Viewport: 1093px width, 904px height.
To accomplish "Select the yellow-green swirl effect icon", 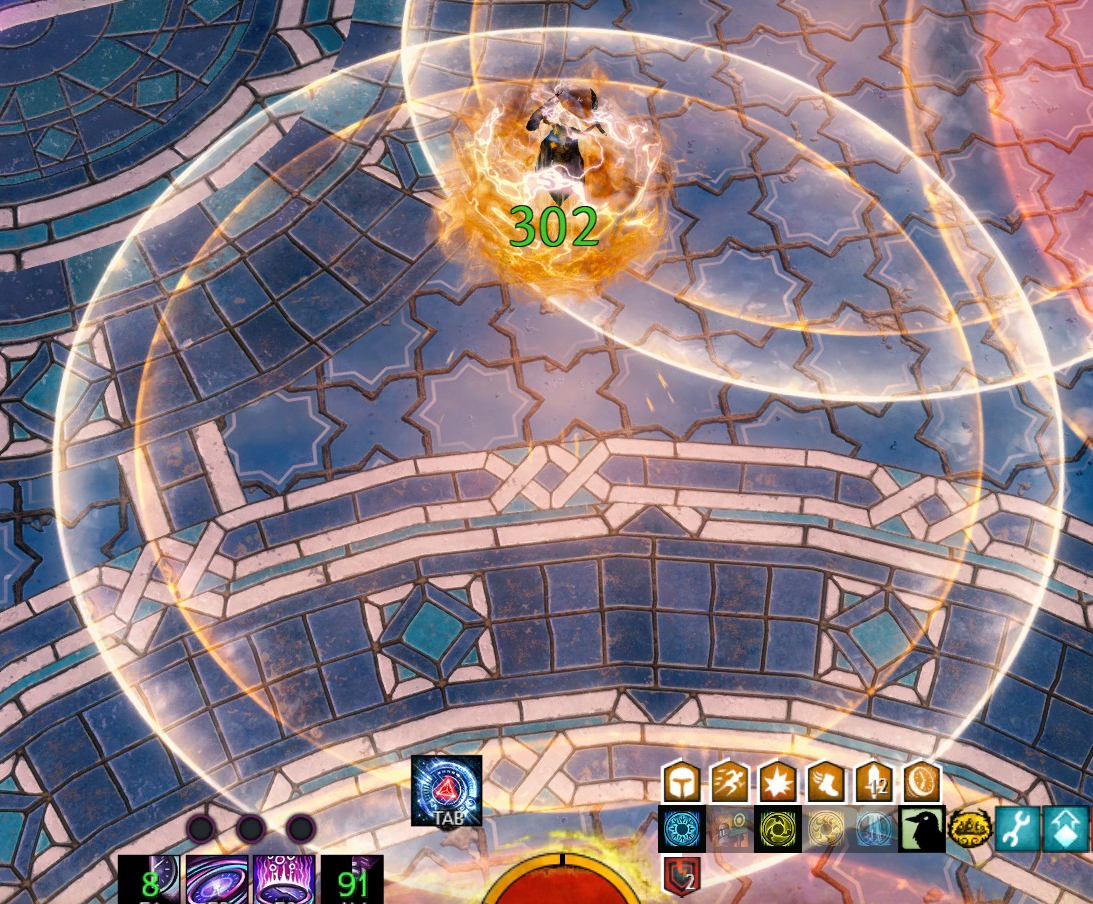I will point(776,830).
